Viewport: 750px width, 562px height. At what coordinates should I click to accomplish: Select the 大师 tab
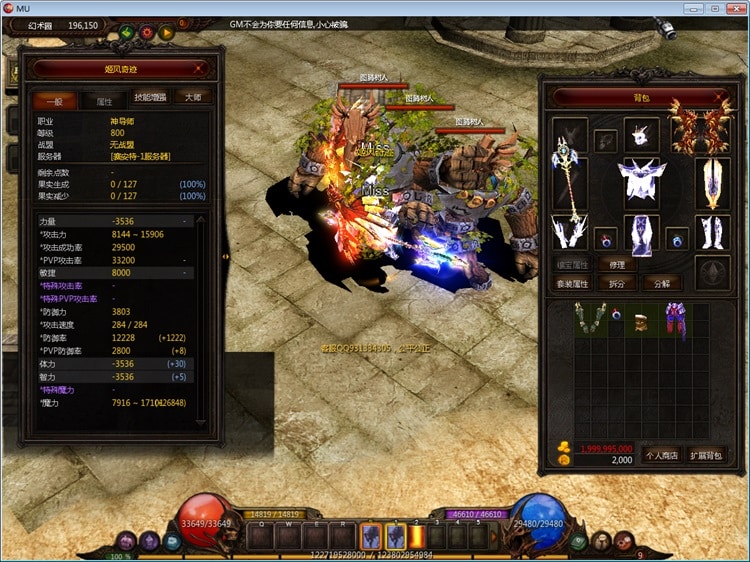[x=193, y=98]
